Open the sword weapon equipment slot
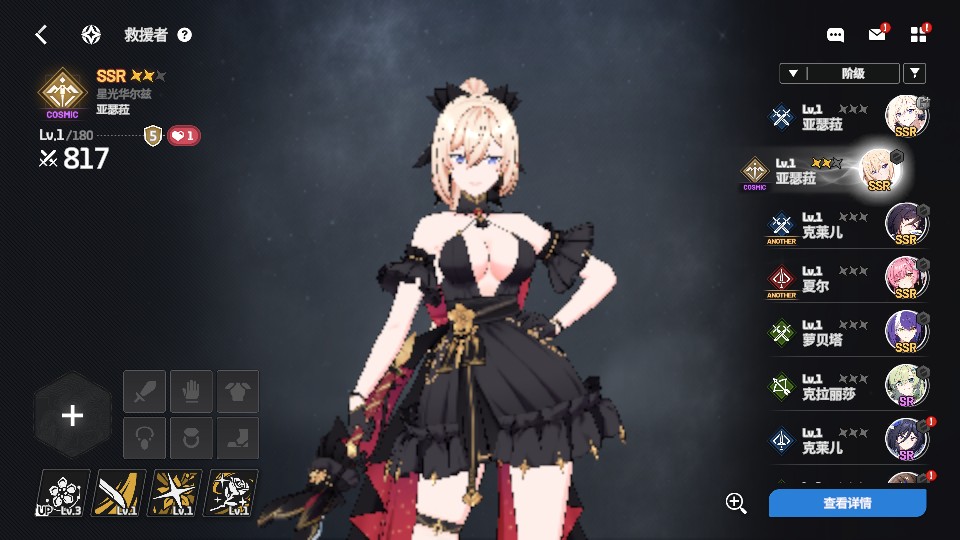 tap(144, 391)
